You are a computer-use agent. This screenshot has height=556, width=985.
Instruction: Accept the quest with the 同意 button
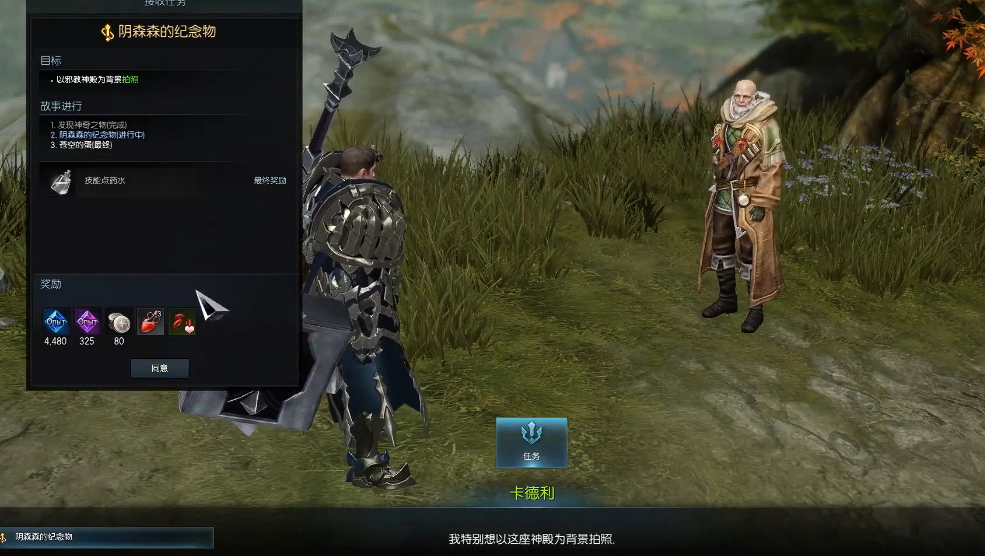160,368
